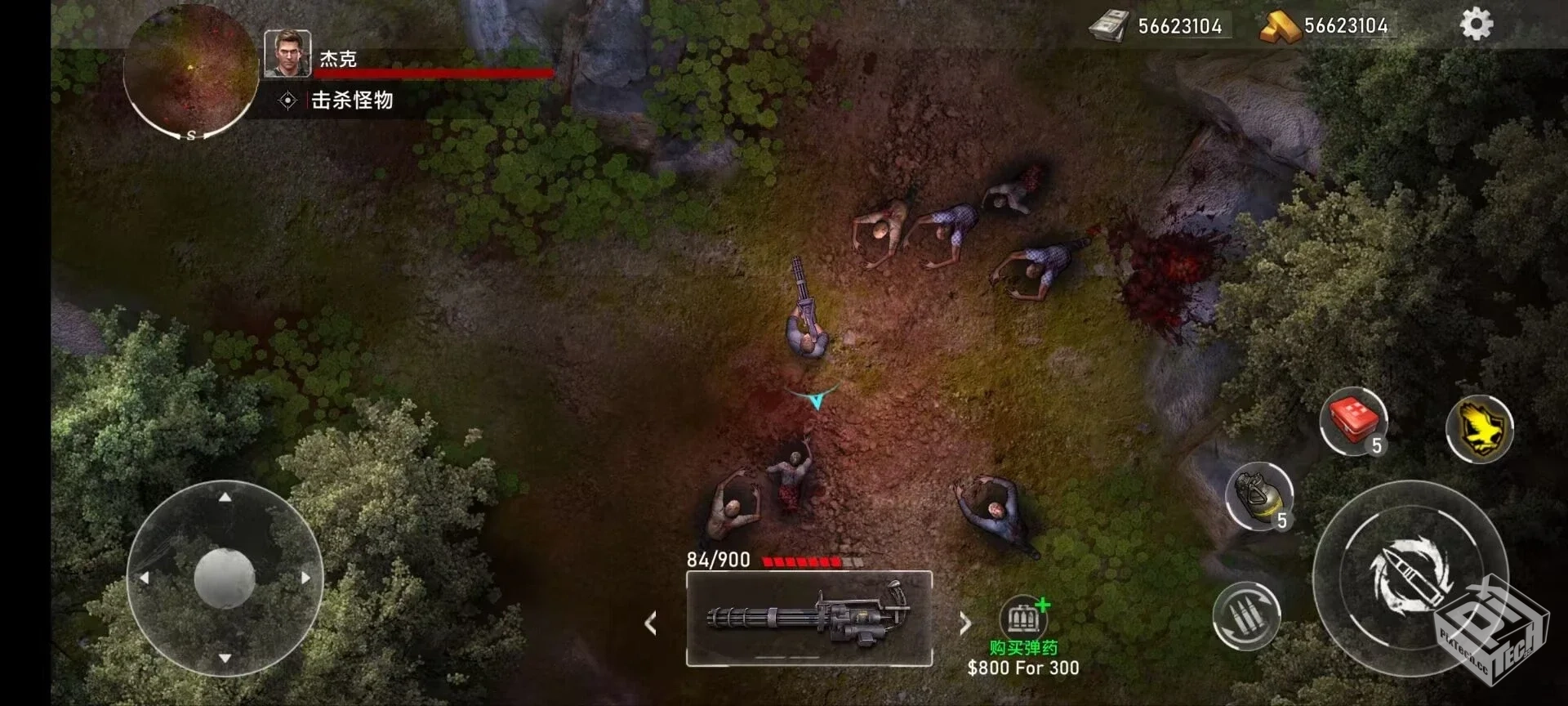Switch to the previous weapon
1568x706 pixels.
pyautogui.click(x=651, y=623)
